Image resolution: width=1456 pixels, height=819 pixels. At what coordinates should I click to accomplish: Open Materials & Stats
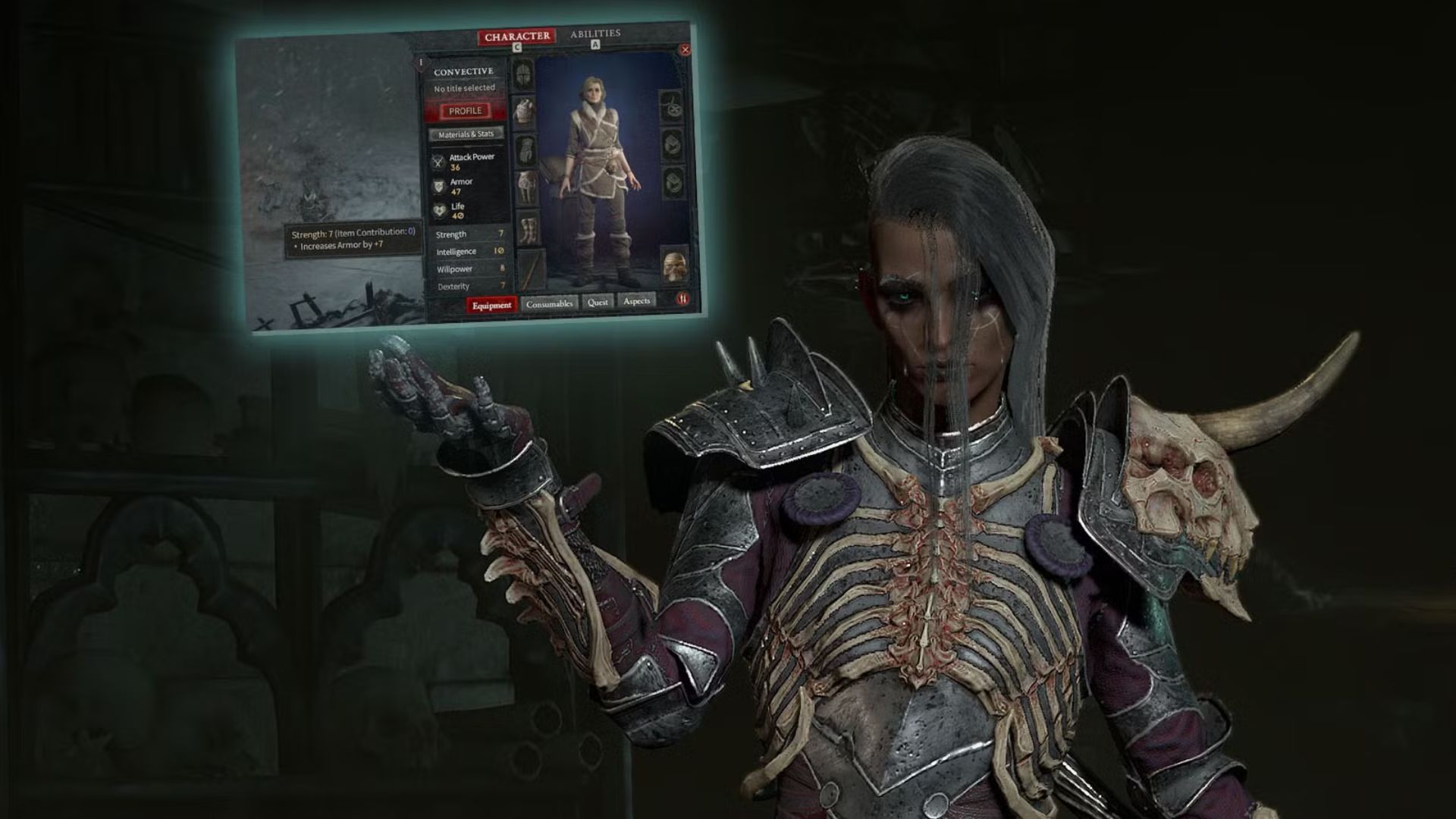click(466, 133)
